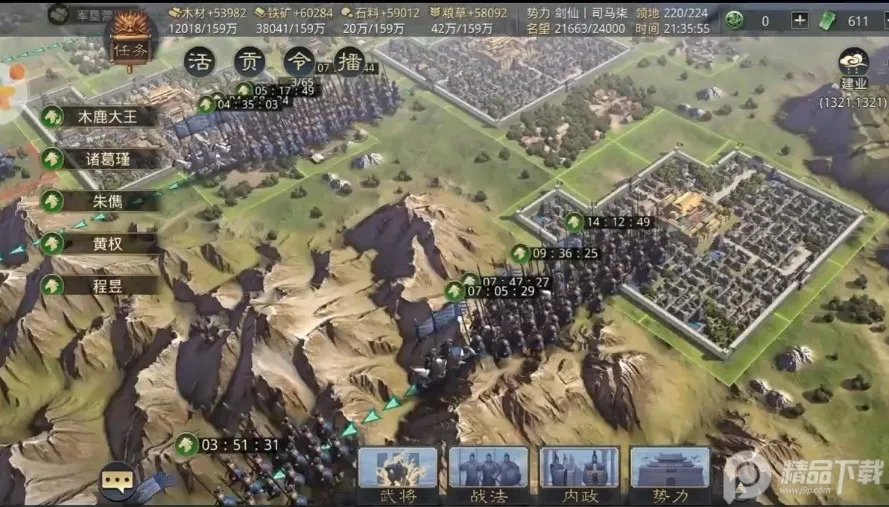
Task: Tap the round 播 button
Action: (x=348, y=60)
